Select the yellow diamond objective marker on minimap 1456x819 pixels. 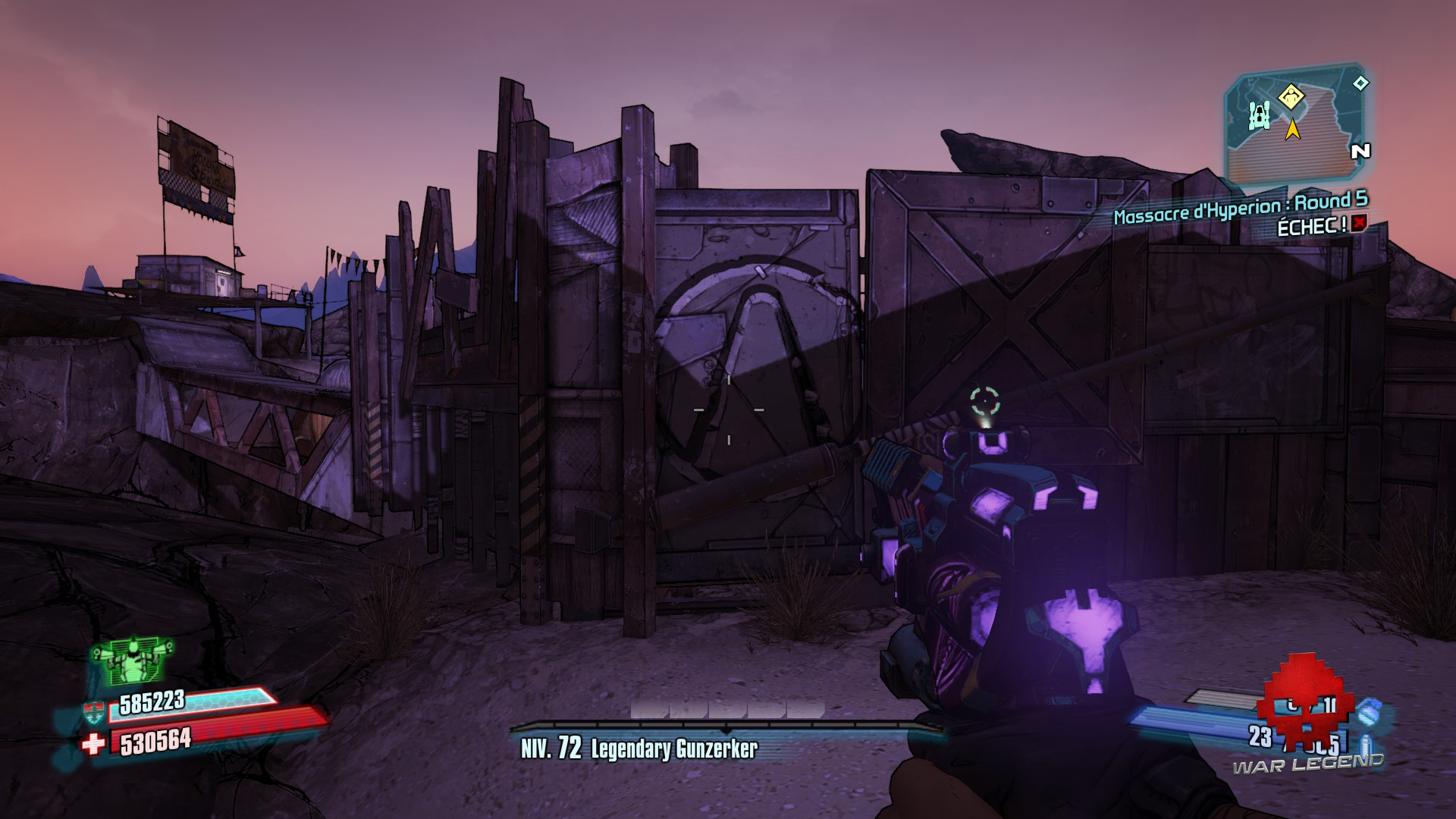click(1290, 97)
